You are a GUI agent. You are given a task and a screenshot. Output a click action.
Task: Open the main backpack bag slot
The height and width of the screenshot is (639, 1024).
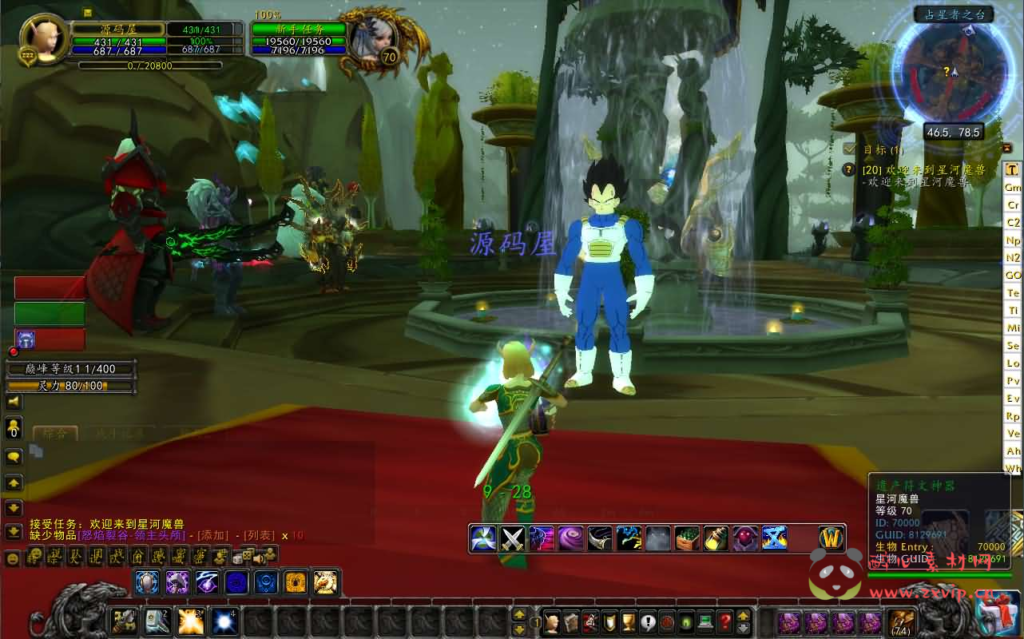pos(903,622)
